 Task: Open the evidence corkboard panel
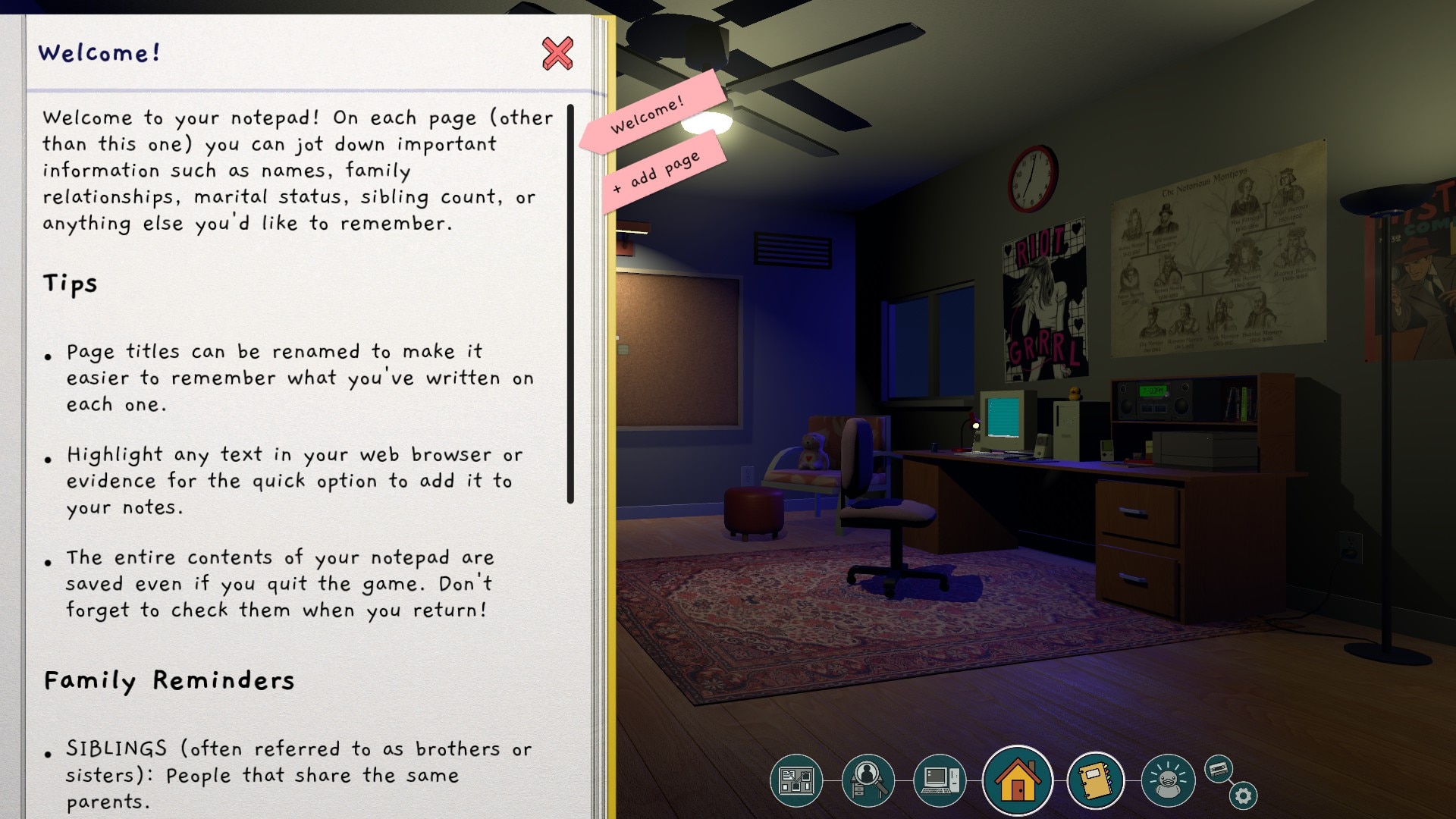click(x=795, y=779)
